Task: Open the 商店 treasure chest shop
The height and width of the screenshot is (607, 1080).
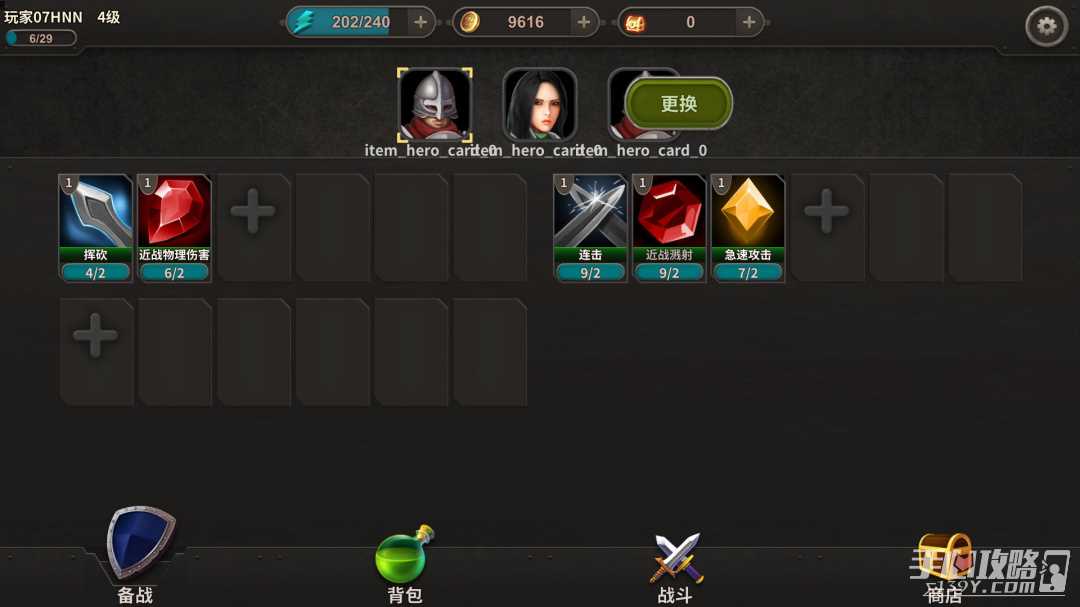Action: tap(944, 565)
